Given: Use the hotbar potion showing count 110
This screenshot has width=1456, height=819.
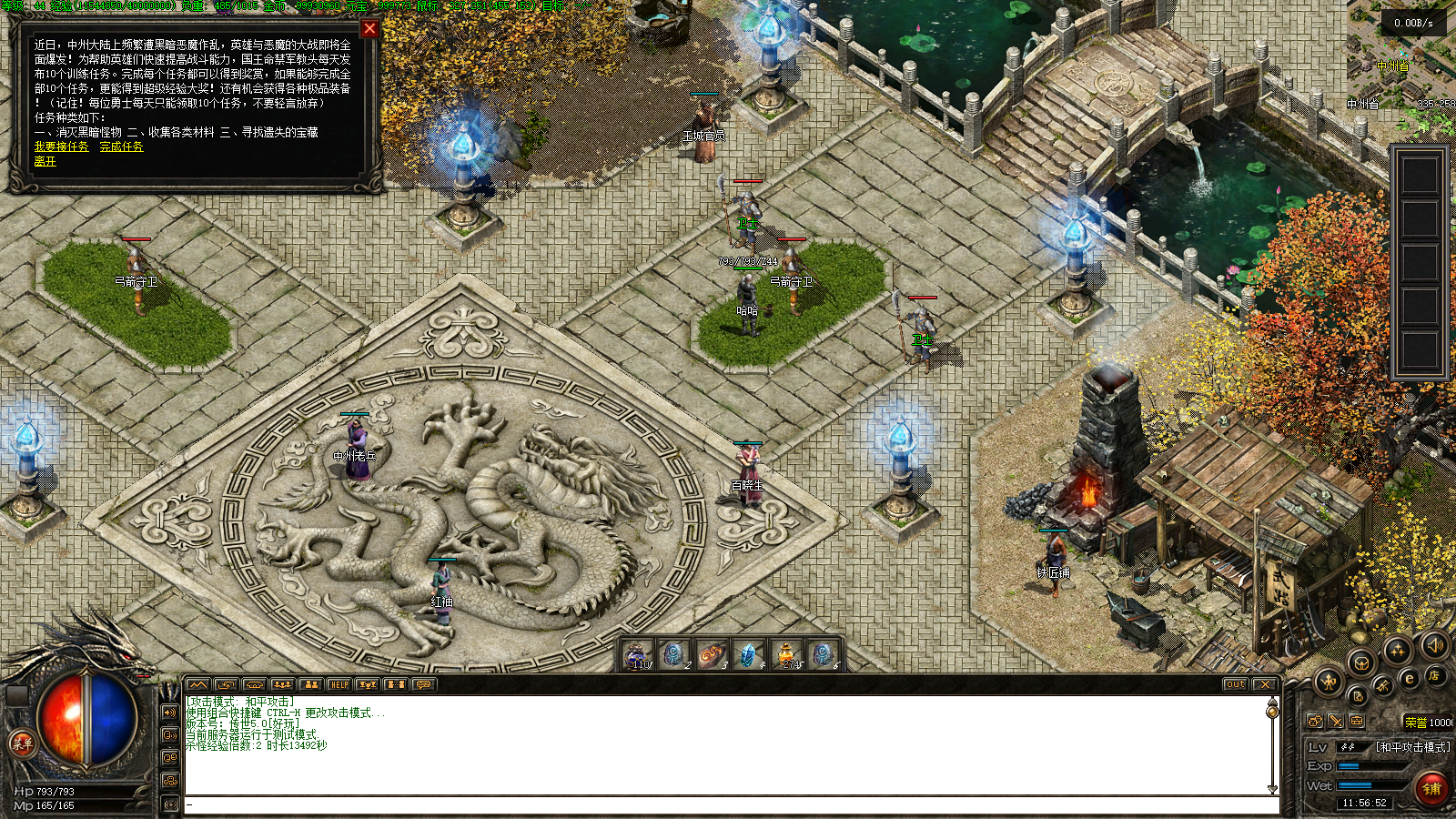Looking at the screenshot, I should [x=637, y=654].
